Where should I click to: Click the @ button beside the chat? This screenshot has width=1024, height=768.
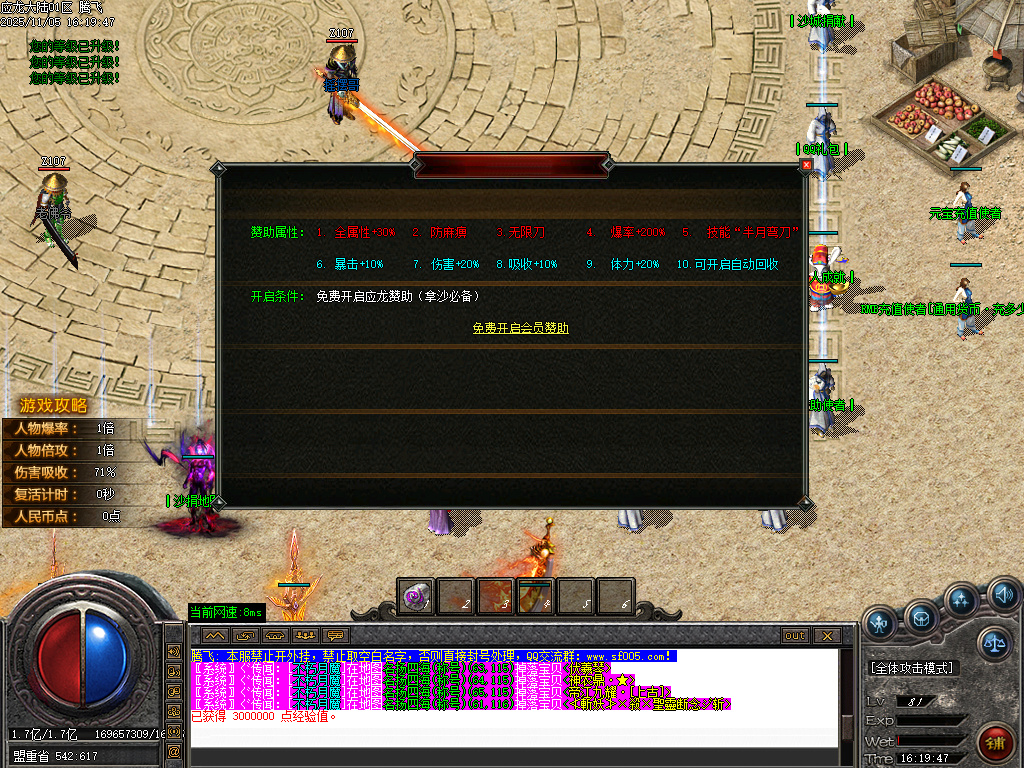tap(174, 750)
